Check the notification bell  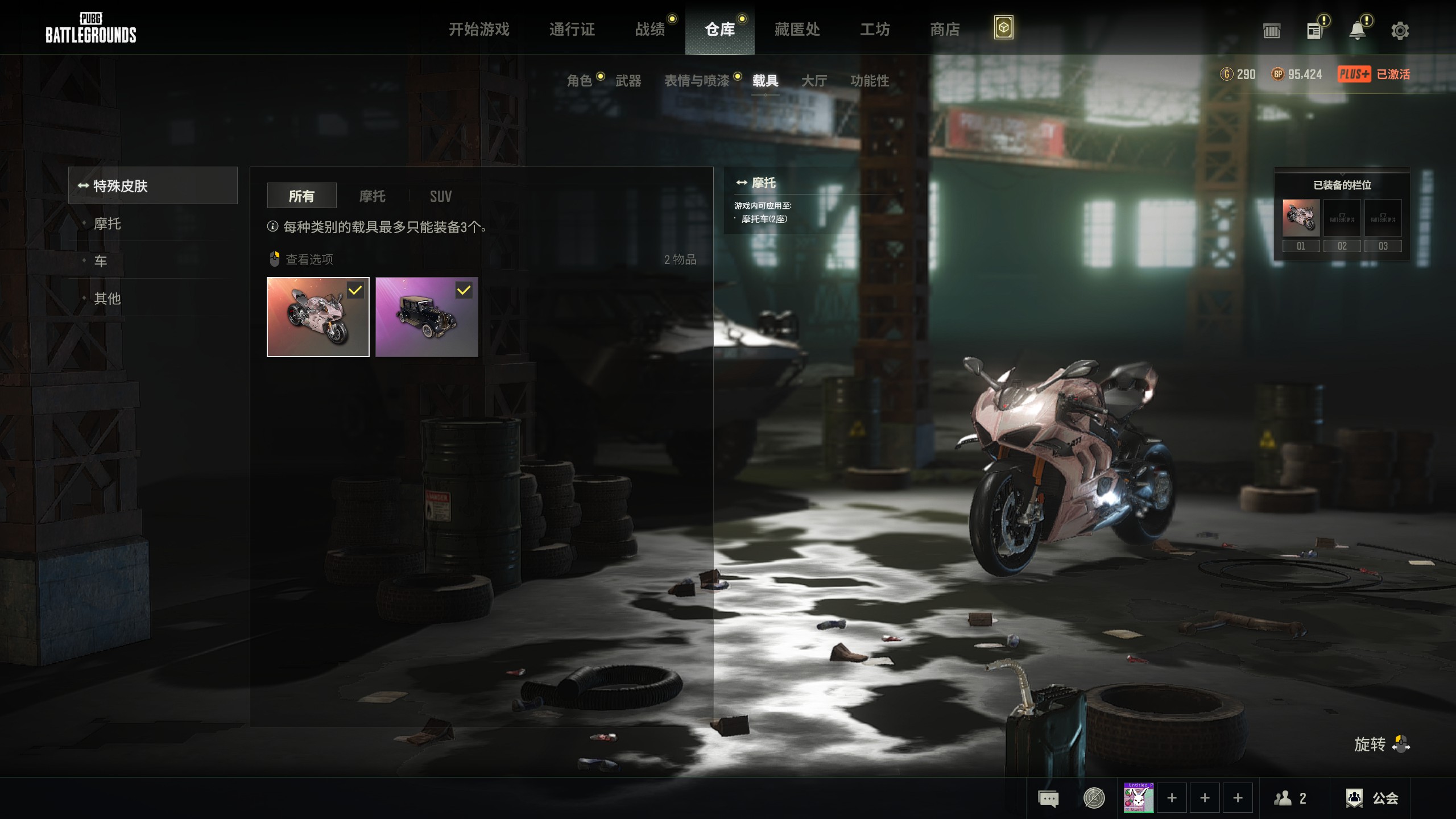(x=1358, y=30)
